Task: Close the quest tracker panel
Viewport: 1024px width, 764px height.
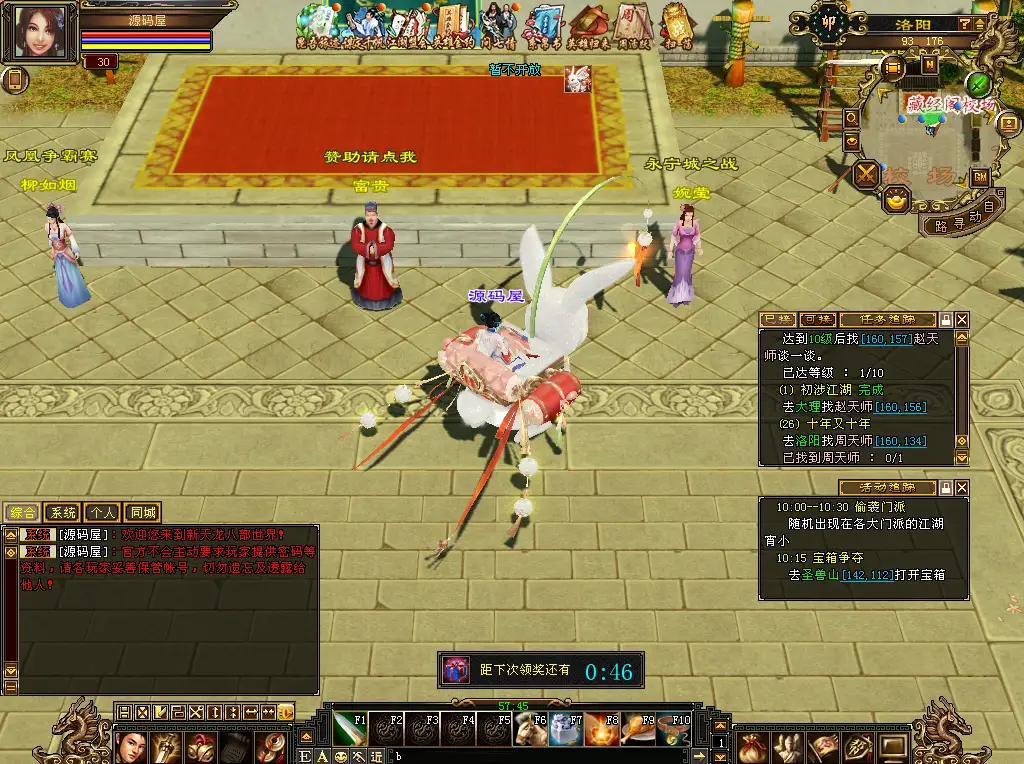Action: (962, 319)
